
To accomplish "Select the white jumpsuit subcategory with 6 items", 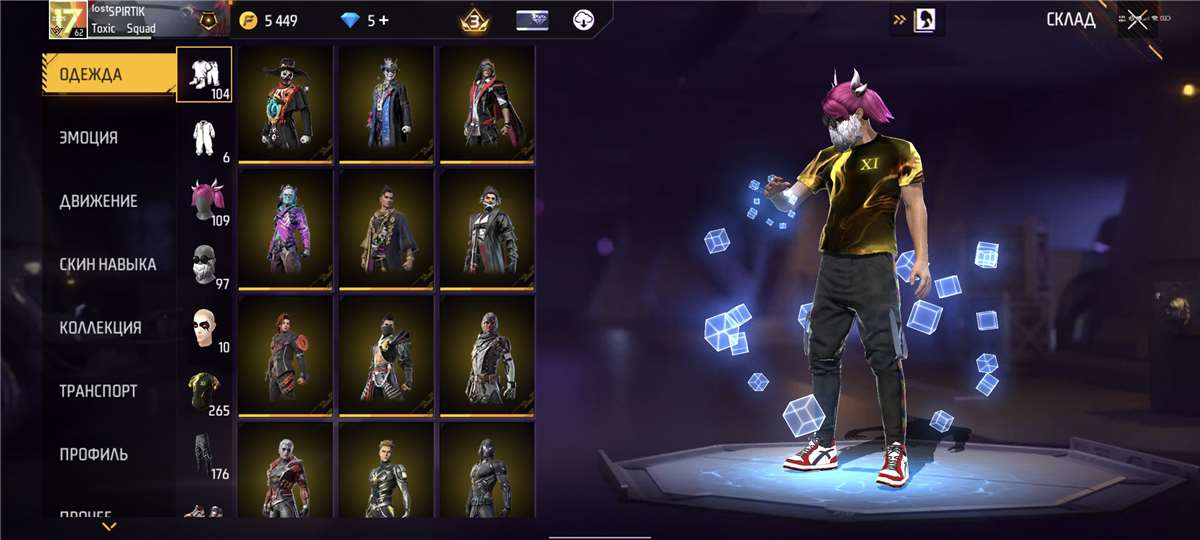I will 205,138.
